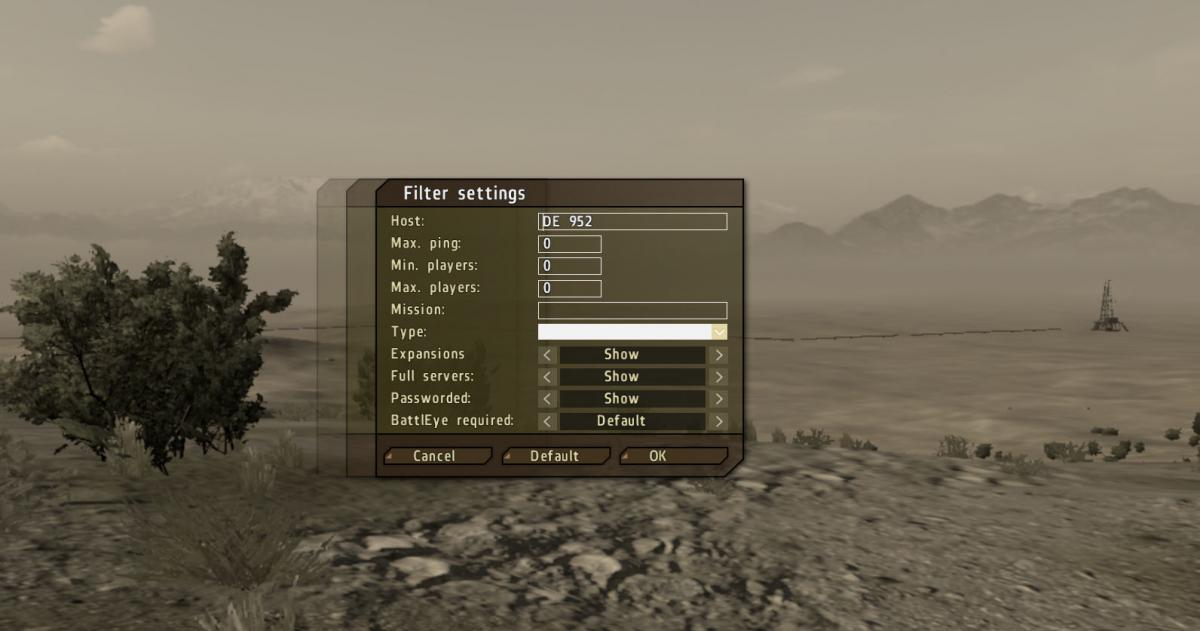1200x631 pixels.
Task: Focus the Min. players field
Action: coord(570,266)
